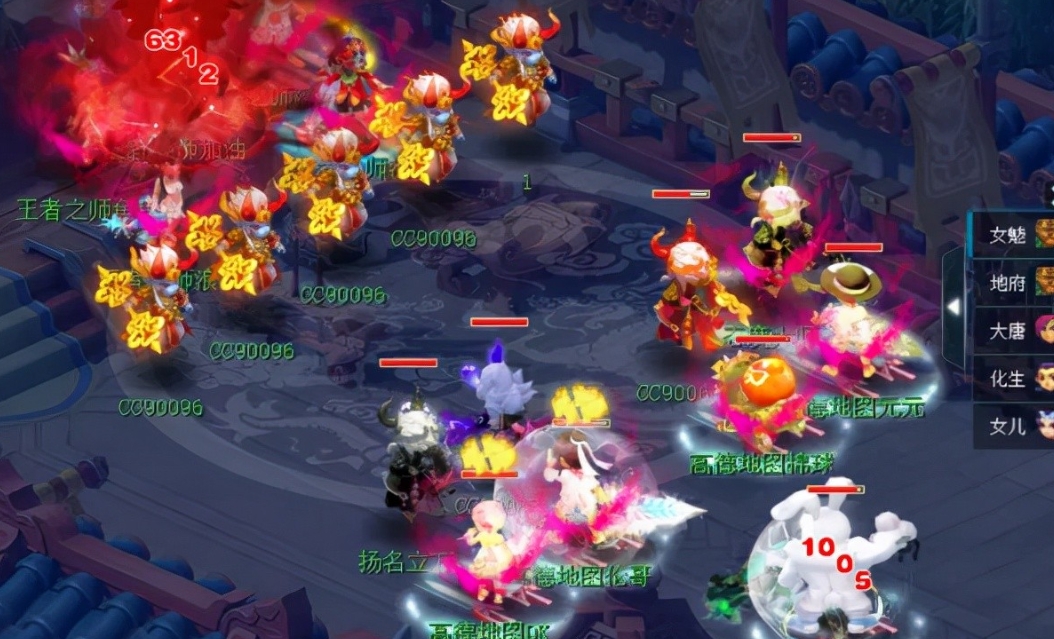Choose the 地府 entry in the side list

(x=1010, y=283)
